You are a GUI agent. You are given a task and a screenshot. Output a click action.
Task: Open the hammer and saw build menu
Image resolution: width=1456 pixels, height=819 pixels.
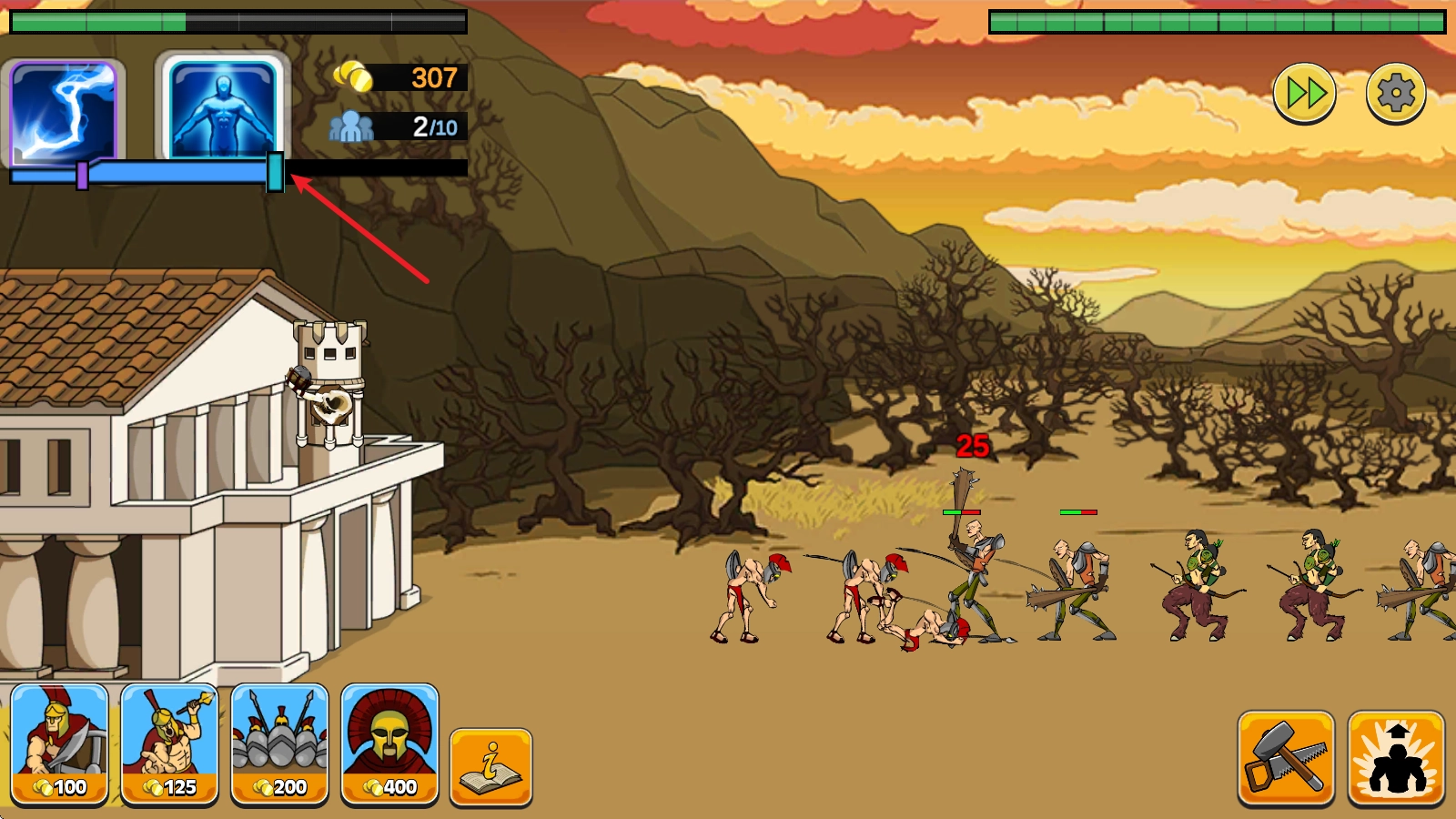[1286, 758]
